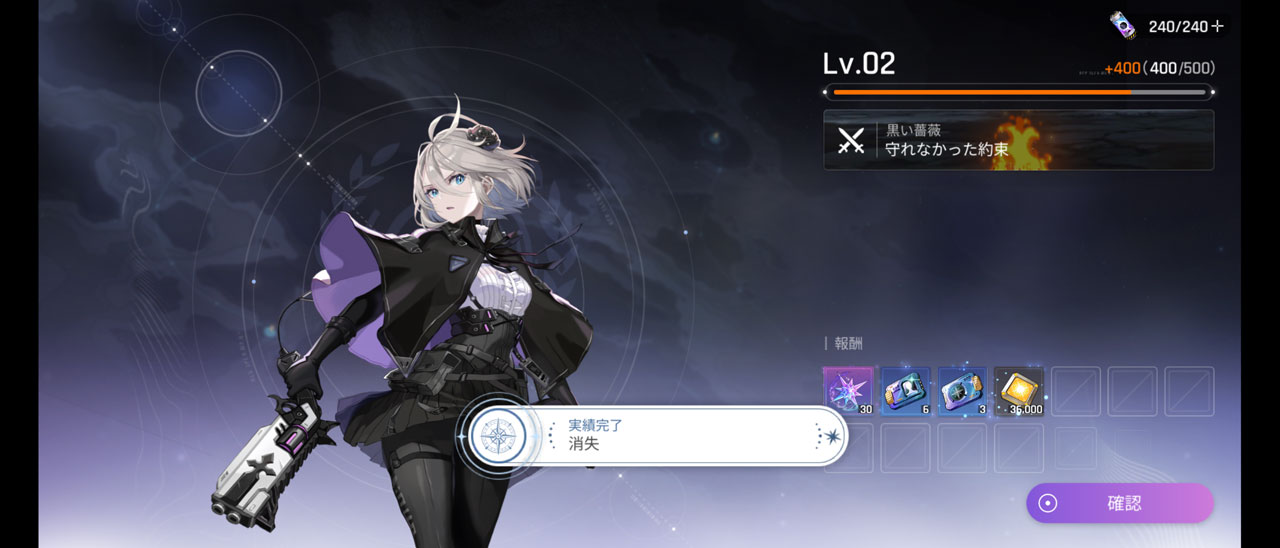Add stamina with the plus icon
Screen dimensions: 1280x548
[1217, 27]
